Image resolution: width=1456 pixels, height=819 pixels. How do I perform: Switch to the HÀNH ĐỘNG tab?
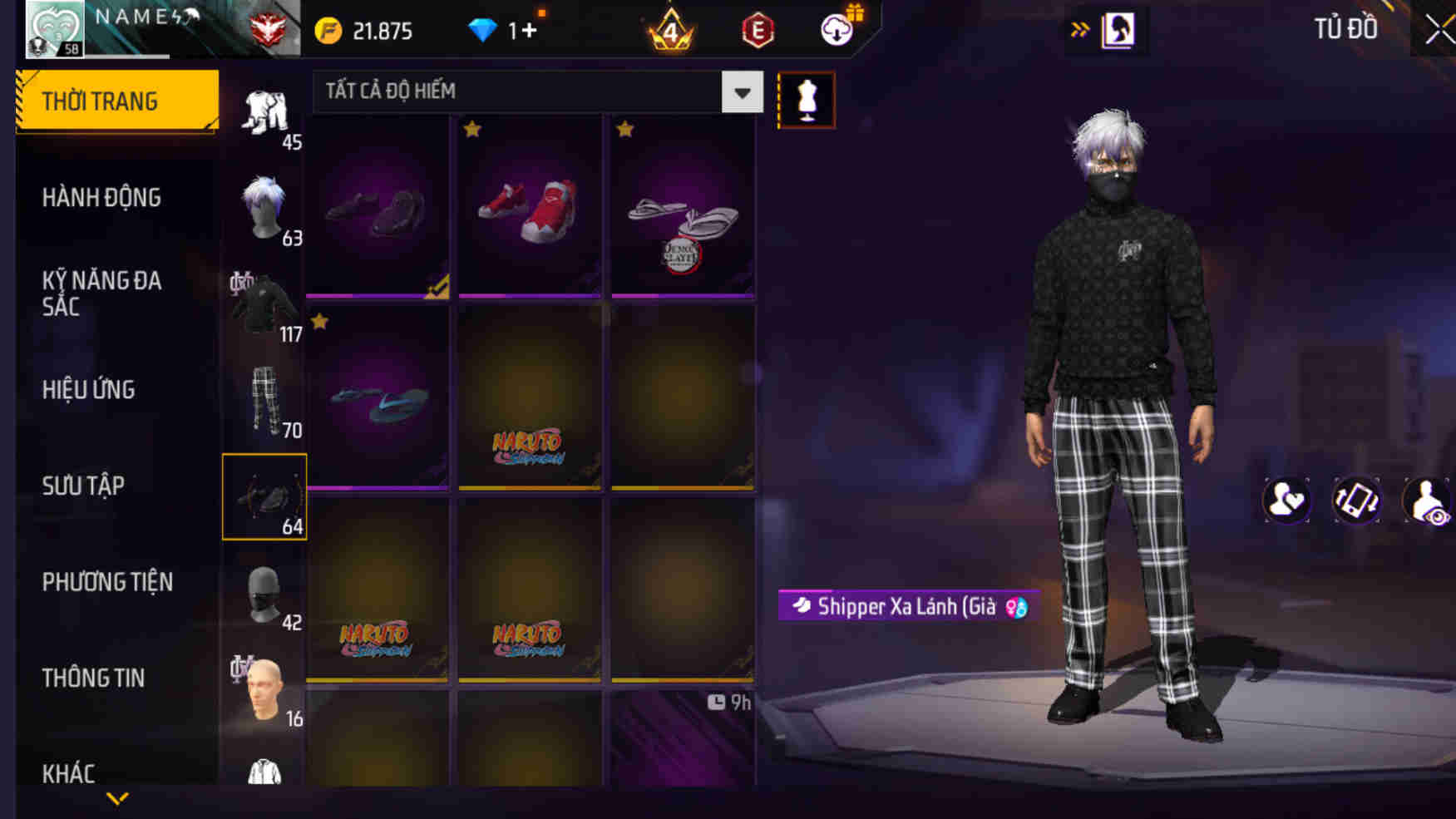(101, 197)
